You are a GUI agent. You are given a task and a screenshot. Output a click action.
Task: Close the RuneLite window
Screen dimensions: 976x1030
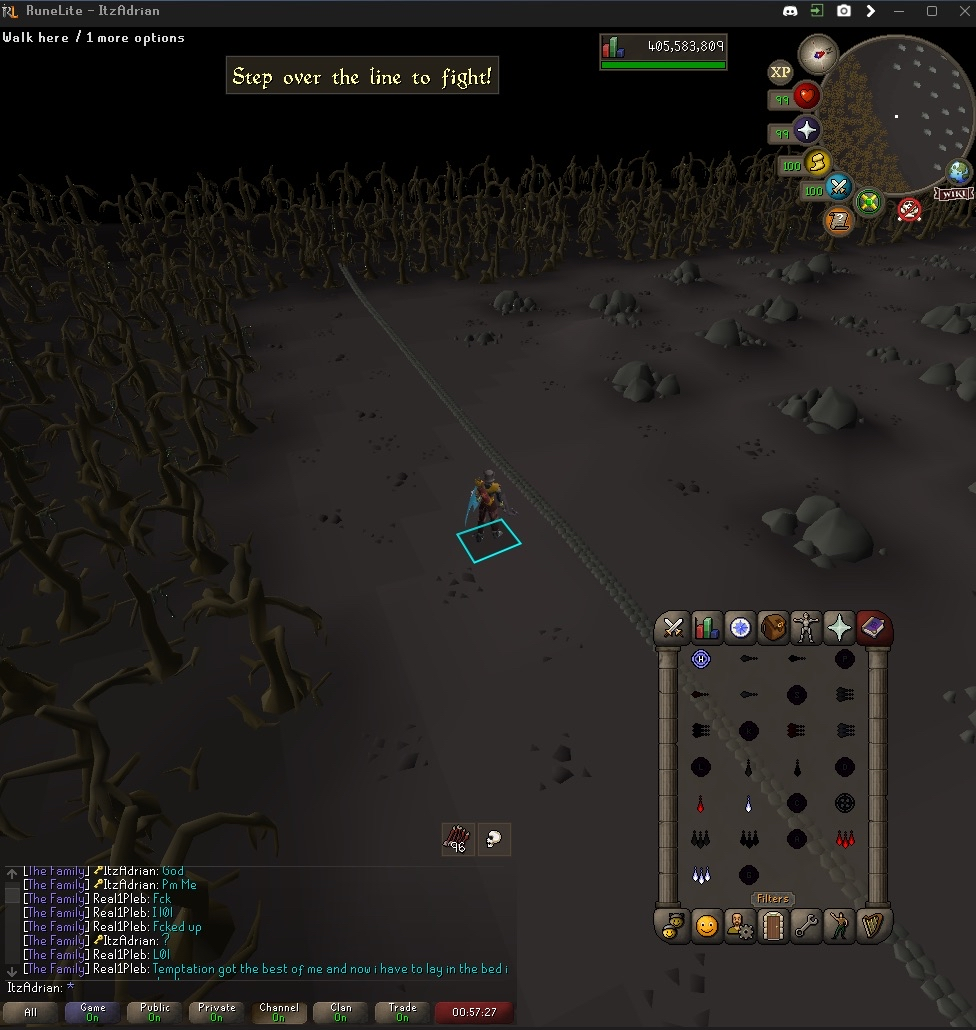pos(958,11)
